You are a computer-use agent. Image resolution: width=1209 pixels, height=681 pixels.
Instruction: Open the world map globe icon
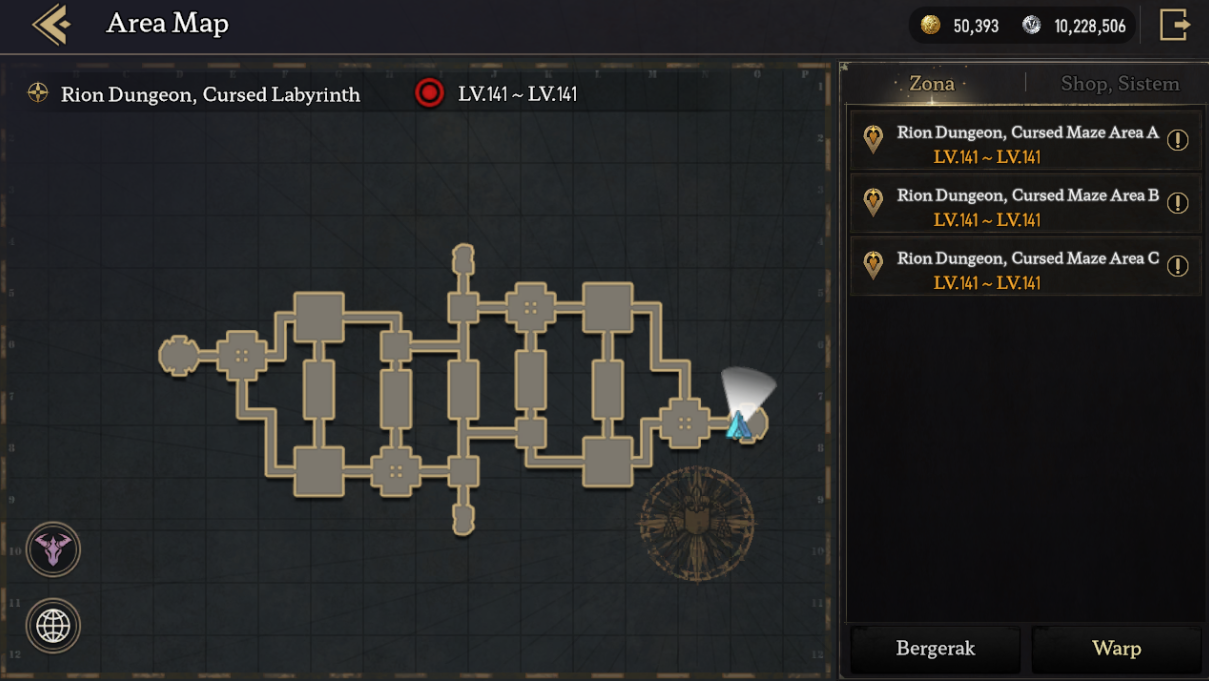click(x=53, y=626)
